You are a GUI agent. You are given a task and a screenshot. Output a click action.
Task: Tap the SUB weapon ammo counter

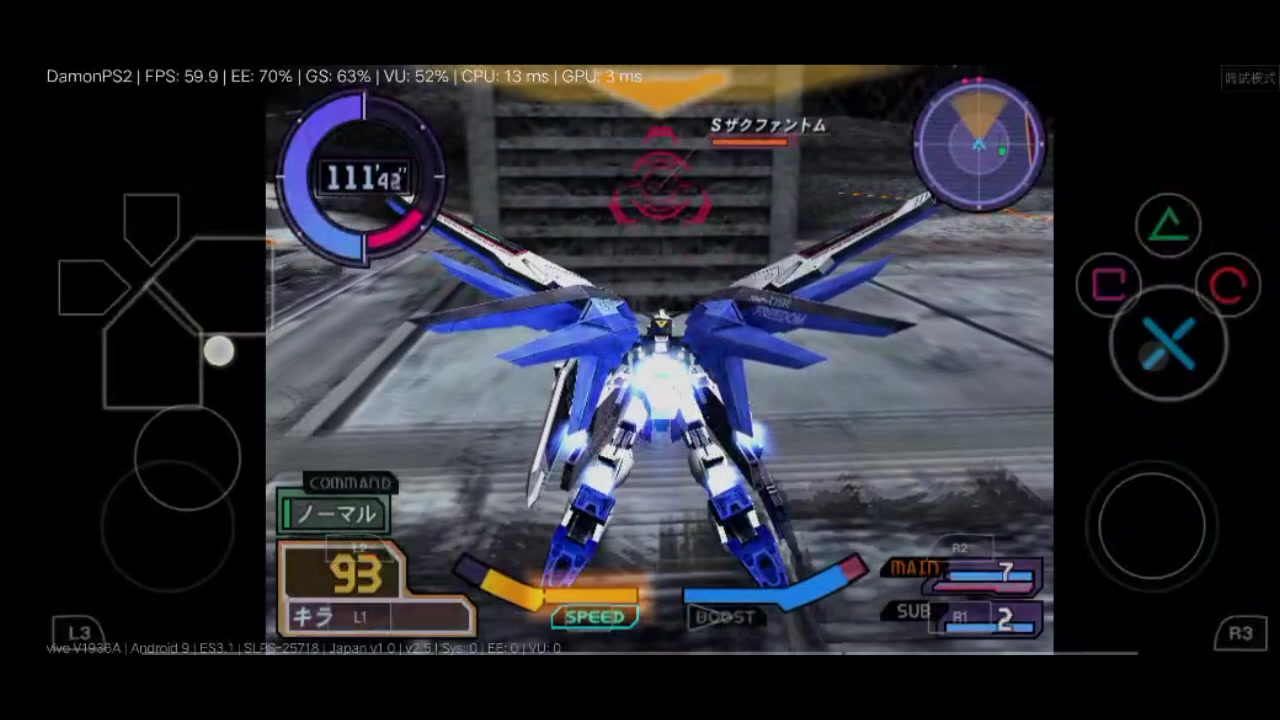(x=1003, y=618)
